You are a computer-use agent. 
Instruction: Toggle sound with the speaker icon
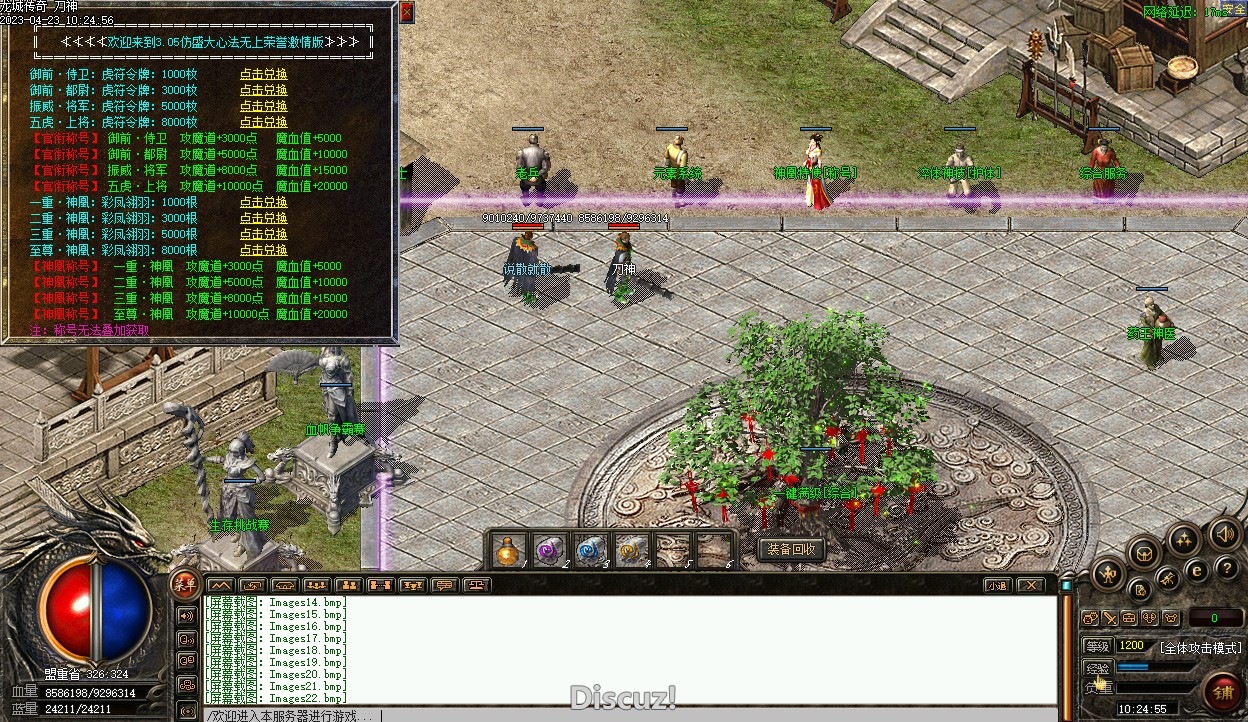1224,533
